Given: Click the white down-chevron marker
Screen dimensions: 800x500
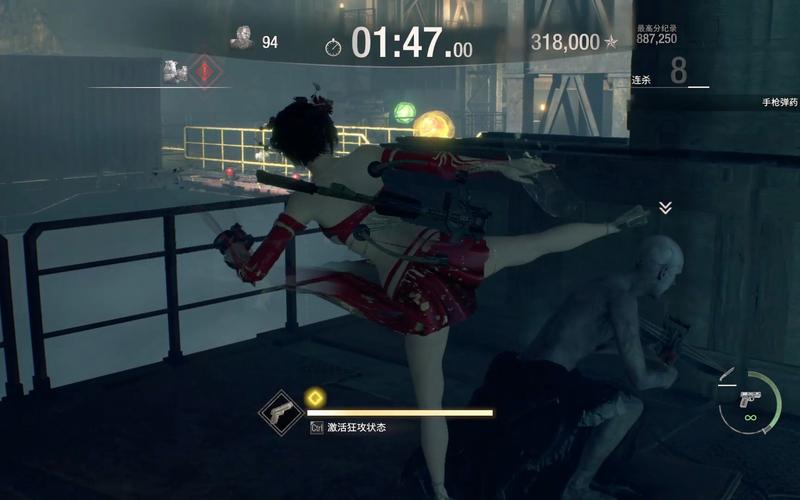Looking at the screenshot, I should click(665, 208).
